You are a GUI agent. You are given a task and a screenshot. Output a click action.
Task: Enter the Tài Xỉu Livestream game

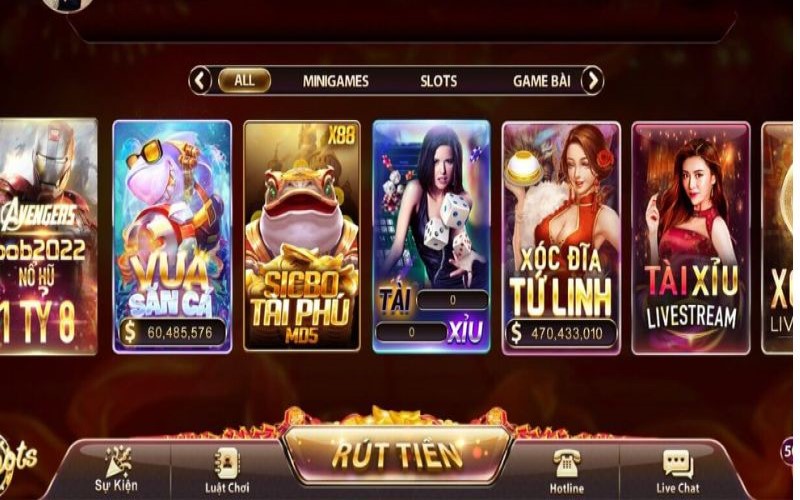click(x=690, y=236)
